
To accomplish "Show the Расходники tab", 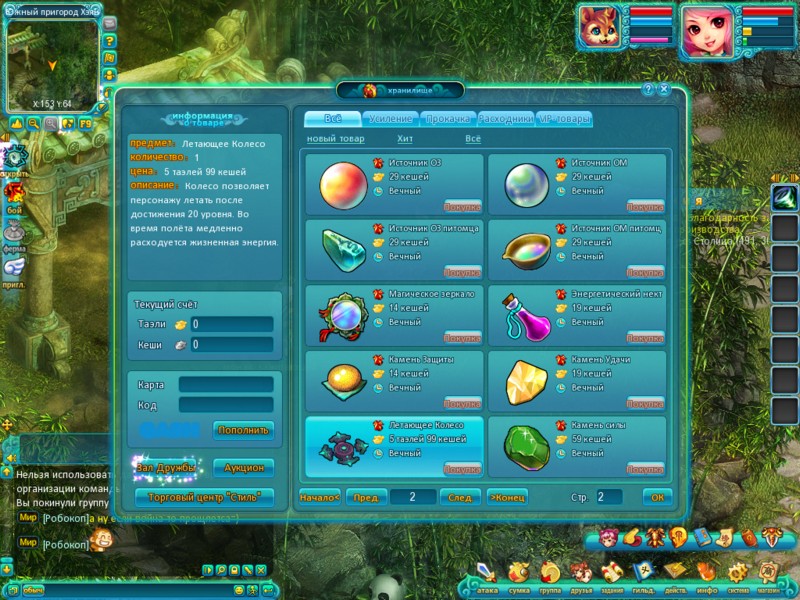I will tap(506, 119).
